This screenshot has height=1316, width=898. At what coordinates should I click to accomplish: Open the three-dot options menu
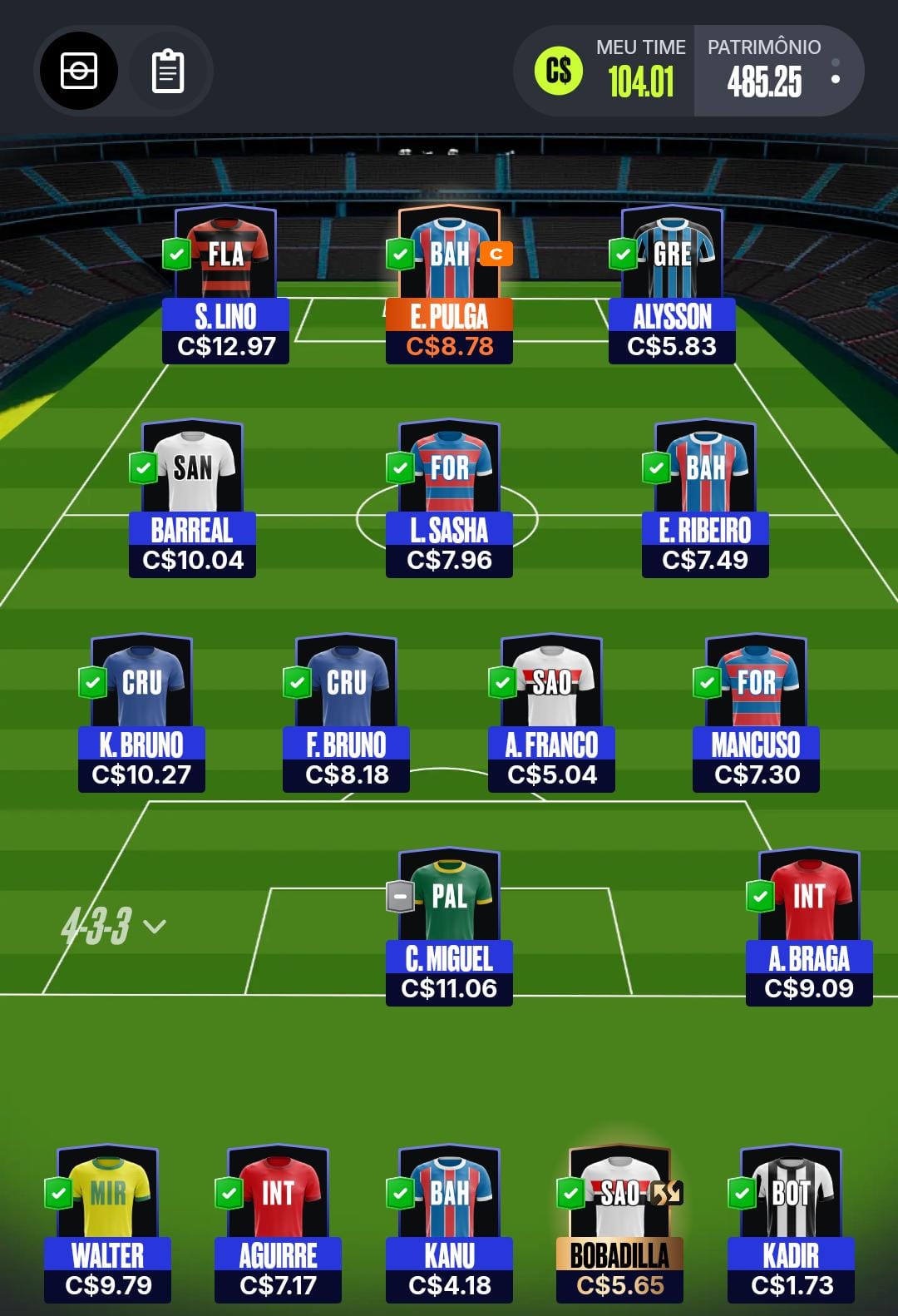click(x=836, y=72)
